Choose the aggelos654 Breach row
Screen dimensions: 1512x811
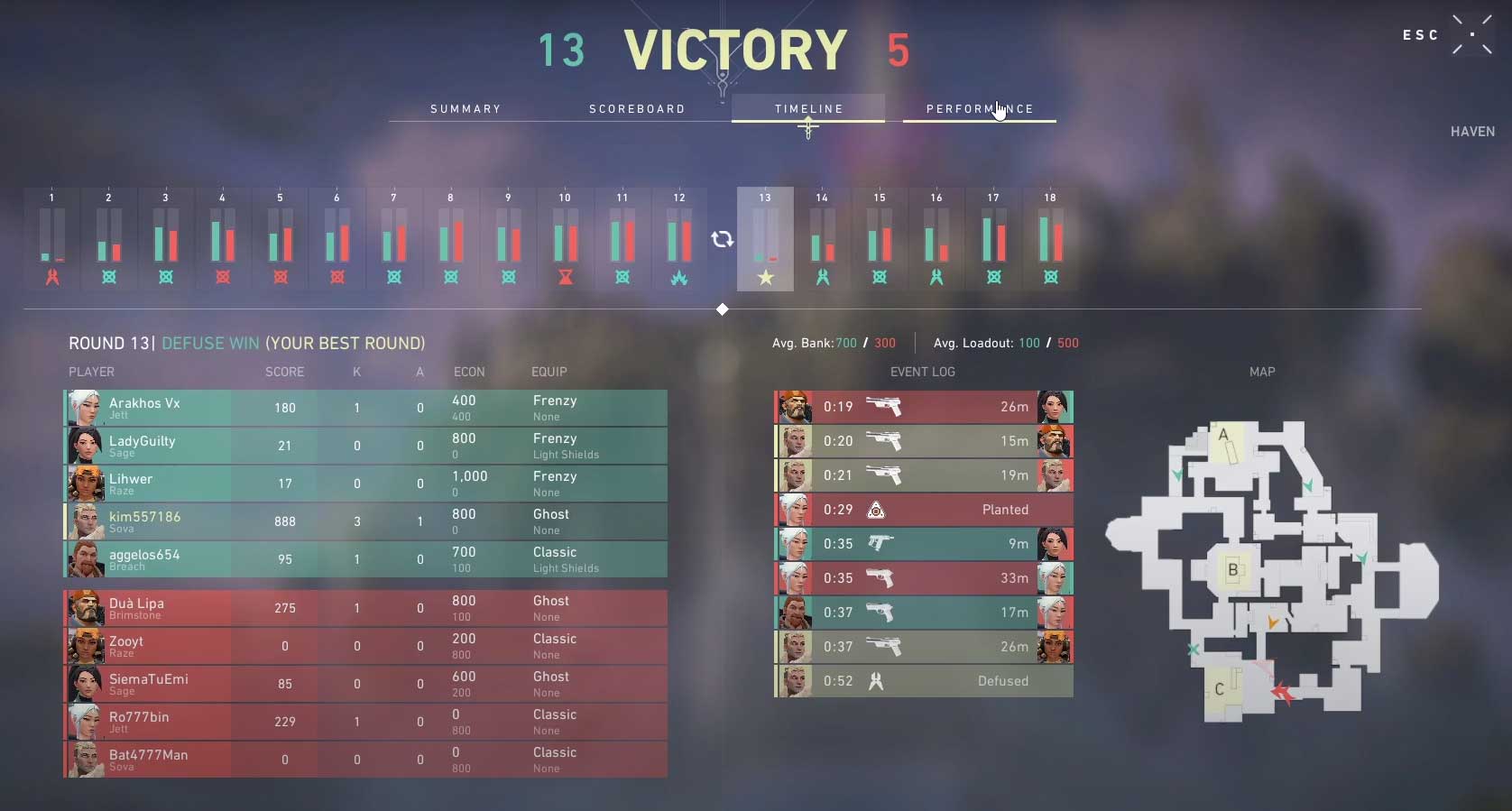click(365, 559)
